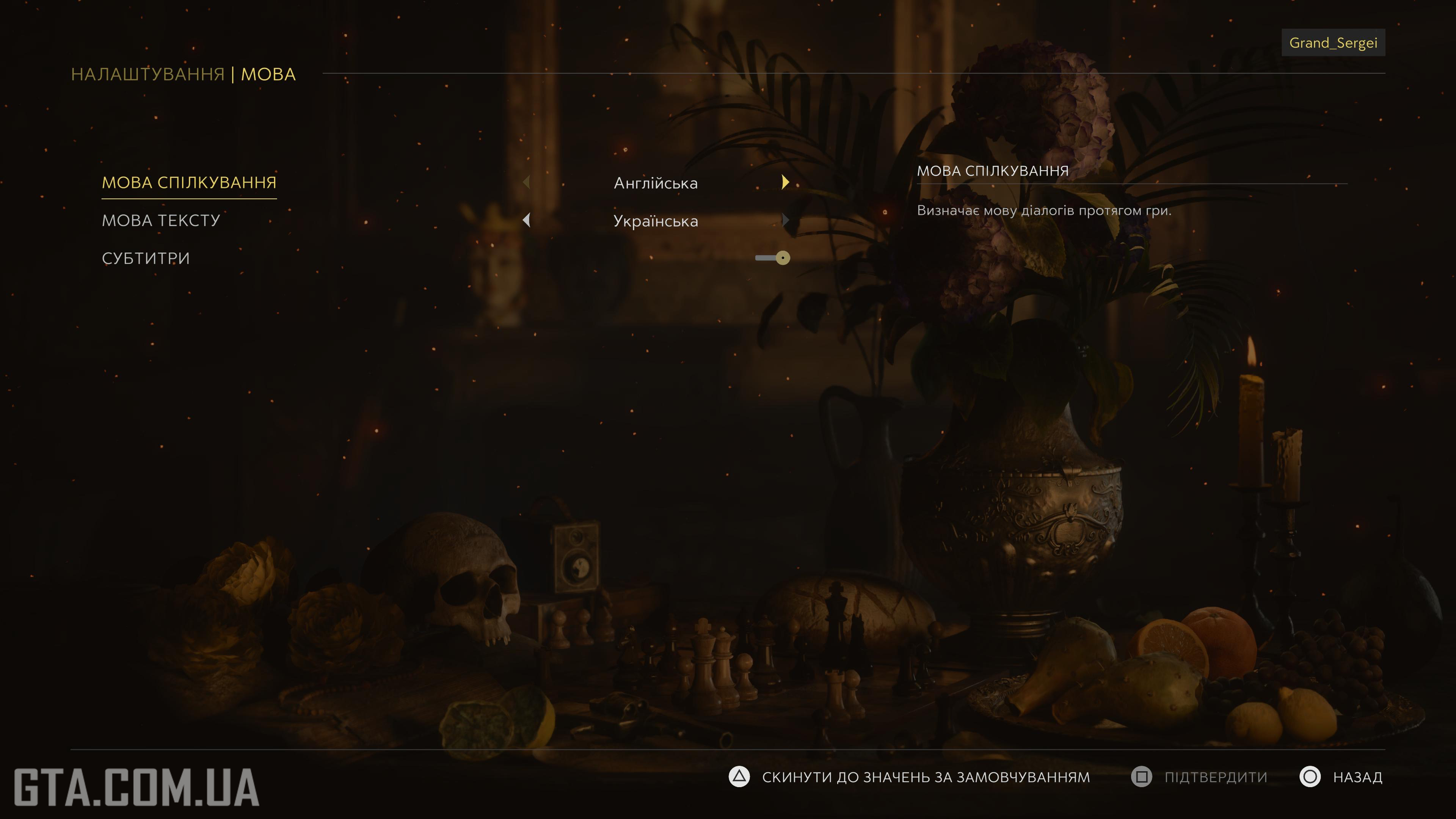Go back with Назад
The width and height of the screenshot is (1456, 819).
[1341, 777]
